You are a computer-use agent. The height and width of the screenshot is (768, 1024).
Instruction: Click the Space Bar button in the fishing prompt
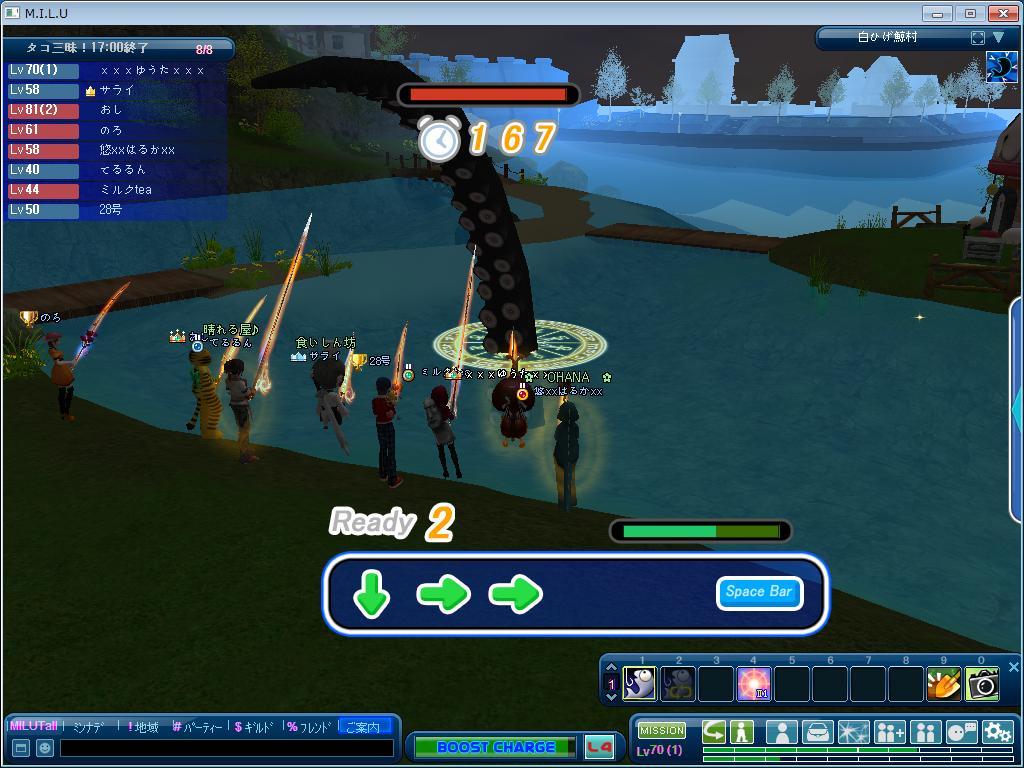pyautogui.click(x=759, y=592)
